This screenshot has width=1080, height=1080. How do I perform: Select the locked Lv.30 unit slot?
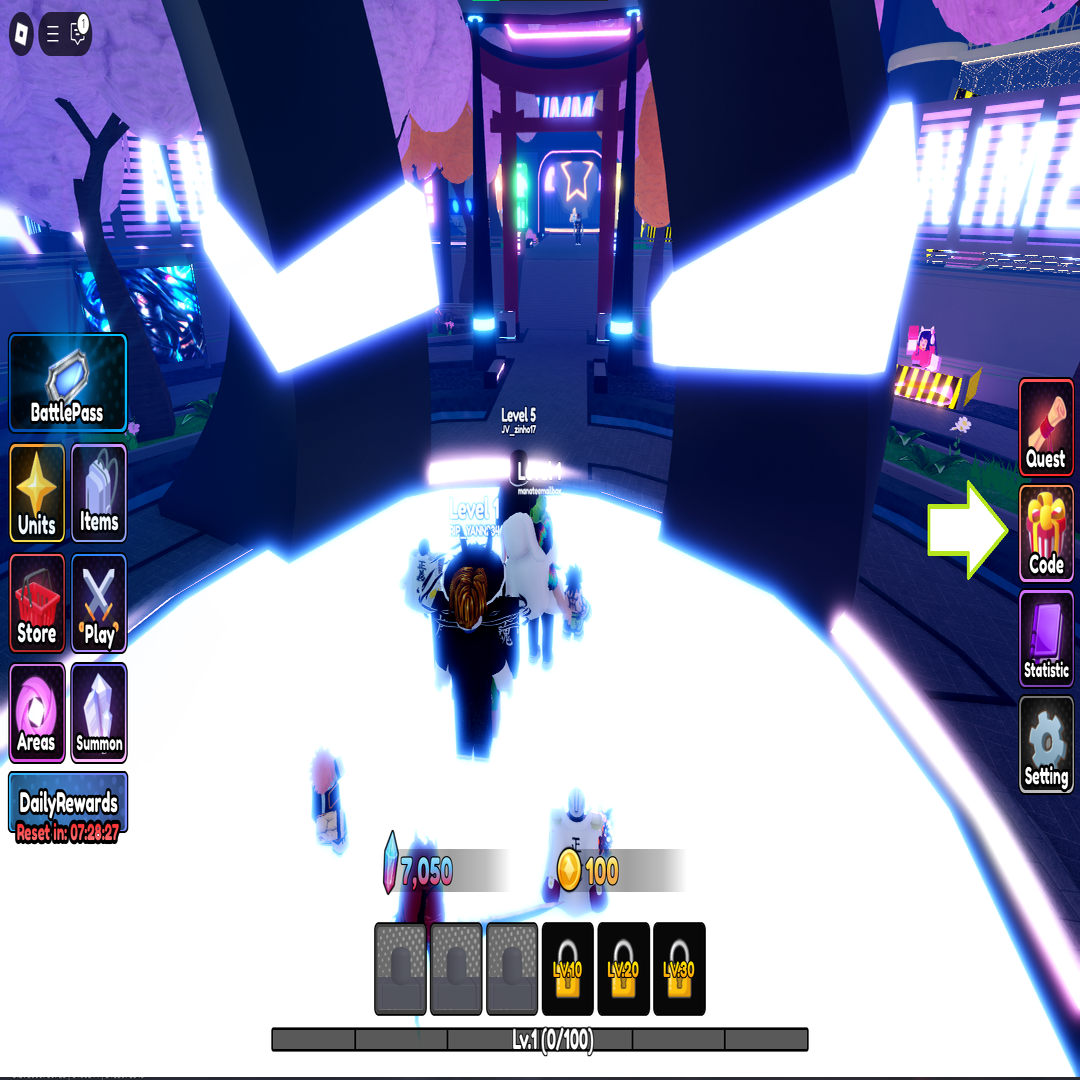[x=679, y=968]
